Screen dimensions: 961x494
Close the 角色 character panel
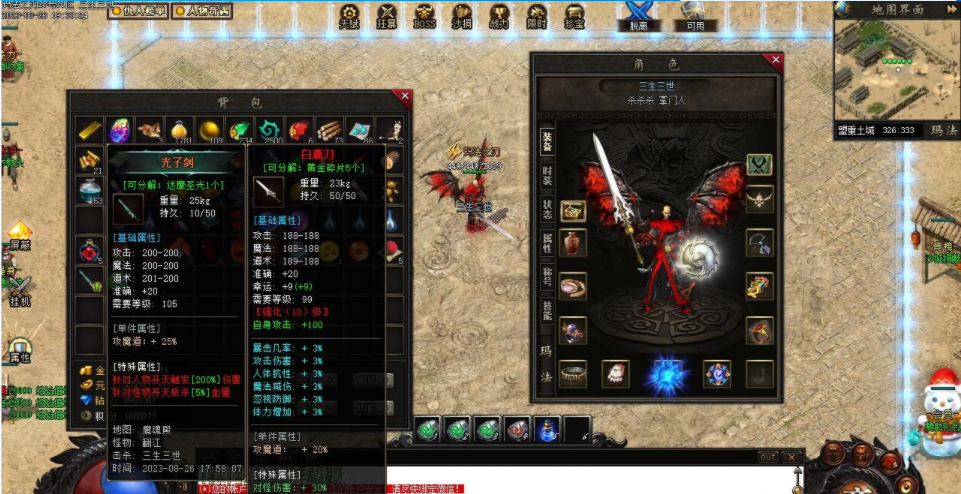(x=774, y=60)
